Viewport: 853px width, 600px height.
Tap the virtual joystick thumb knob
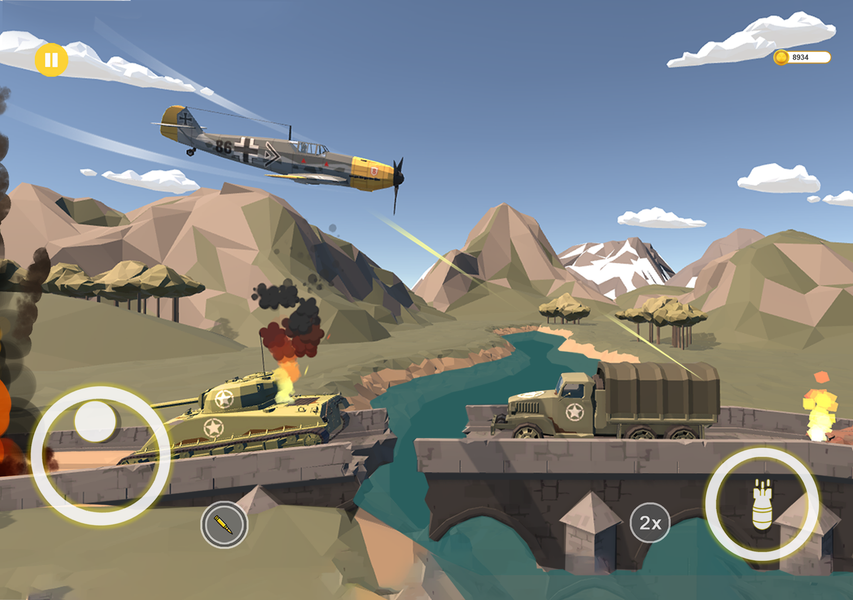pyautogui.click(x=96, y=422)
